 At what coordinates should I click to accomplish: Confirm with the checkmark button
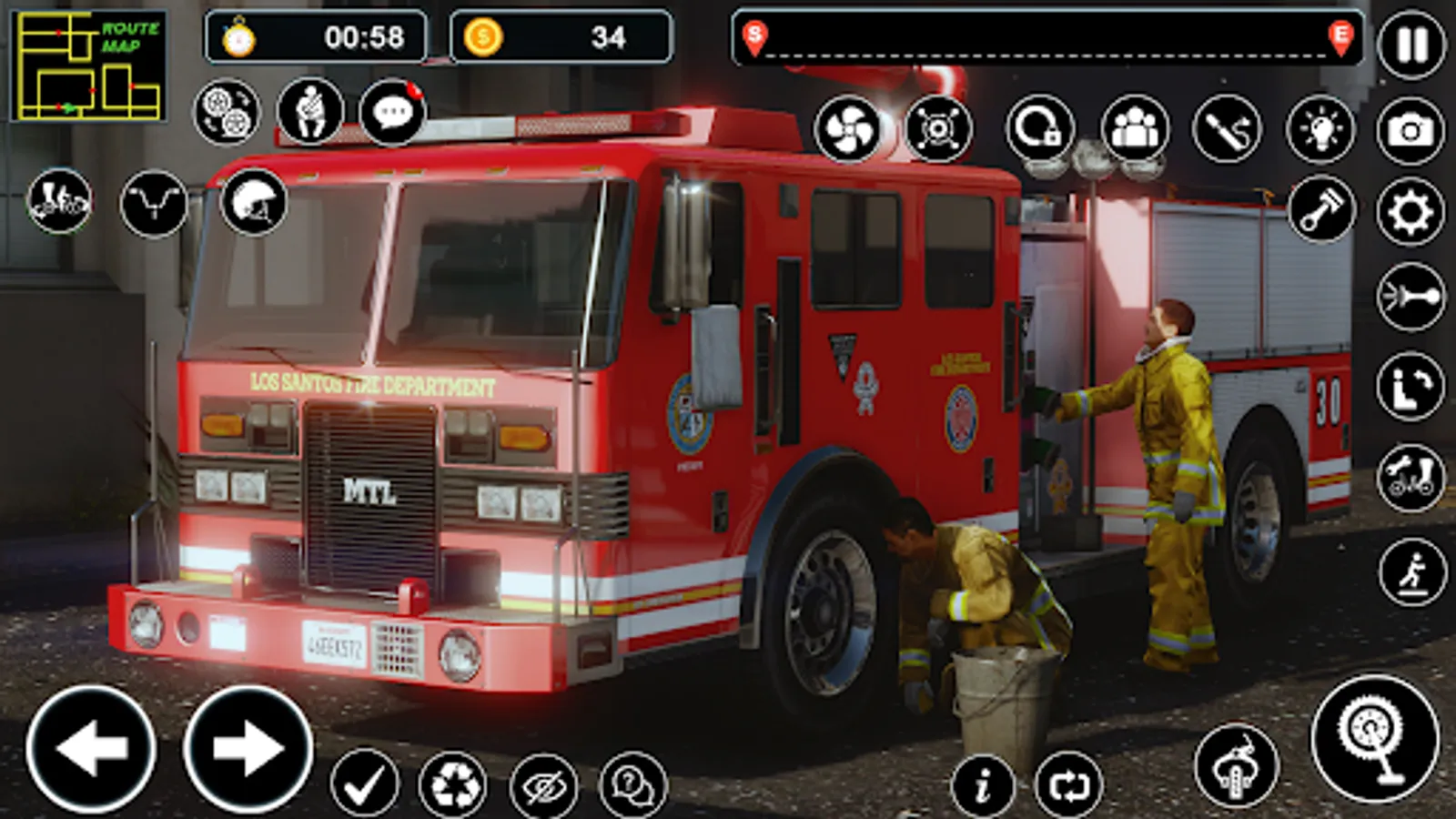[364, 783]
